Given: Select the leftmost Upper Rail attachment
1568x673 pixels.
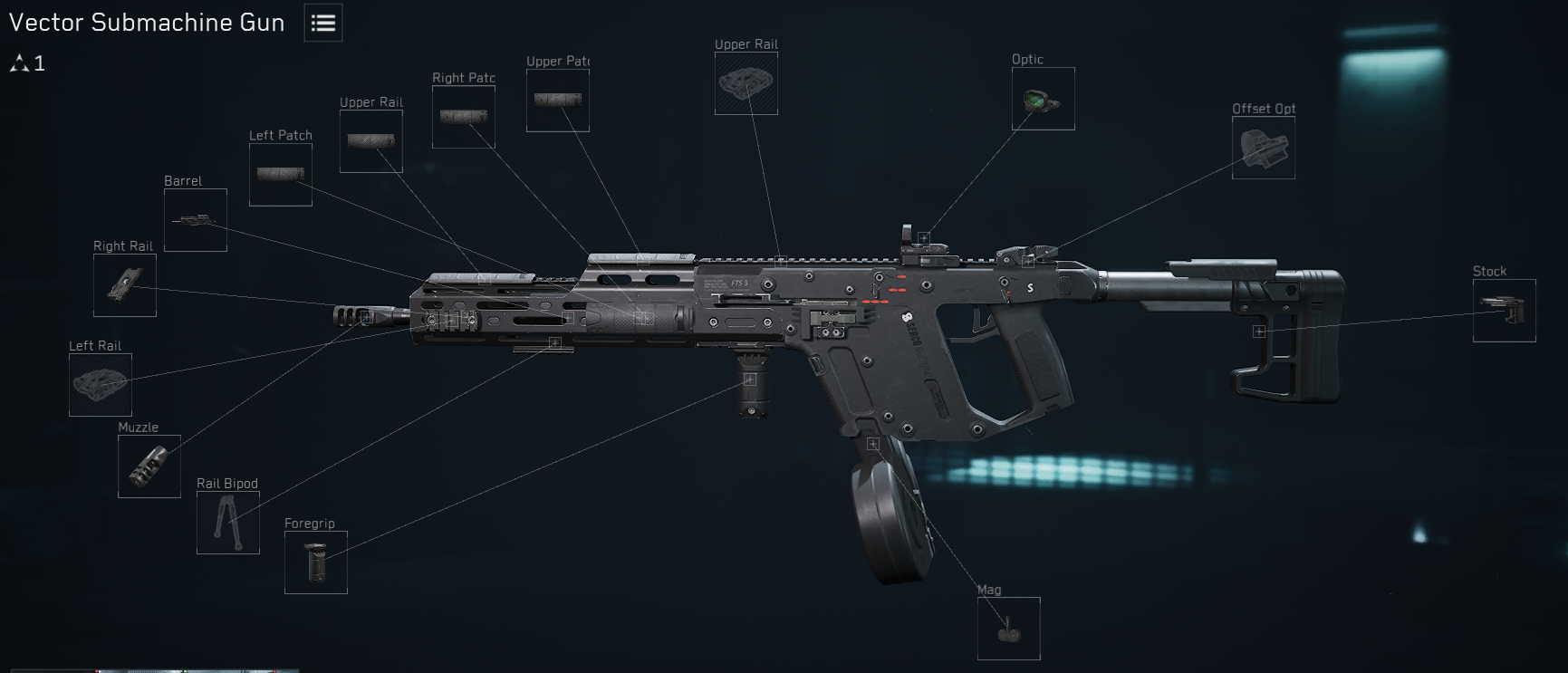Looking at the screenshot, I should (x=370, y=141).
